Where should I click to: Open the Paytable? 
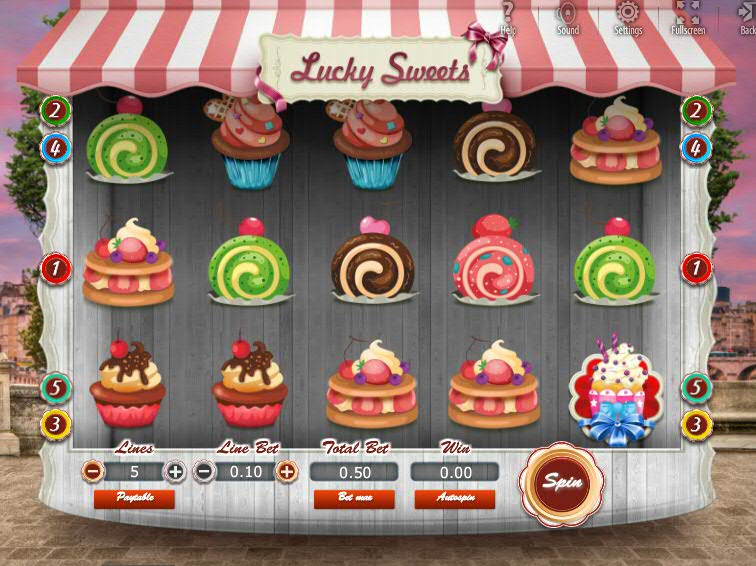coord(134,498)
